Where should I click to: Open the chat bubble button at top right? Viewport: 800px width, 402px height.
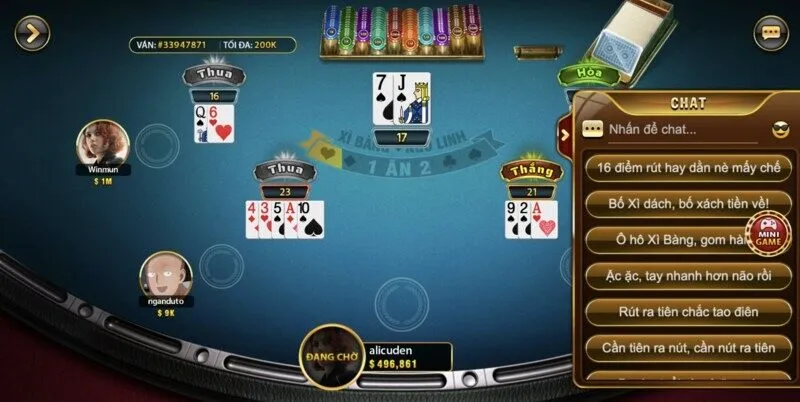tap(770, 33)
